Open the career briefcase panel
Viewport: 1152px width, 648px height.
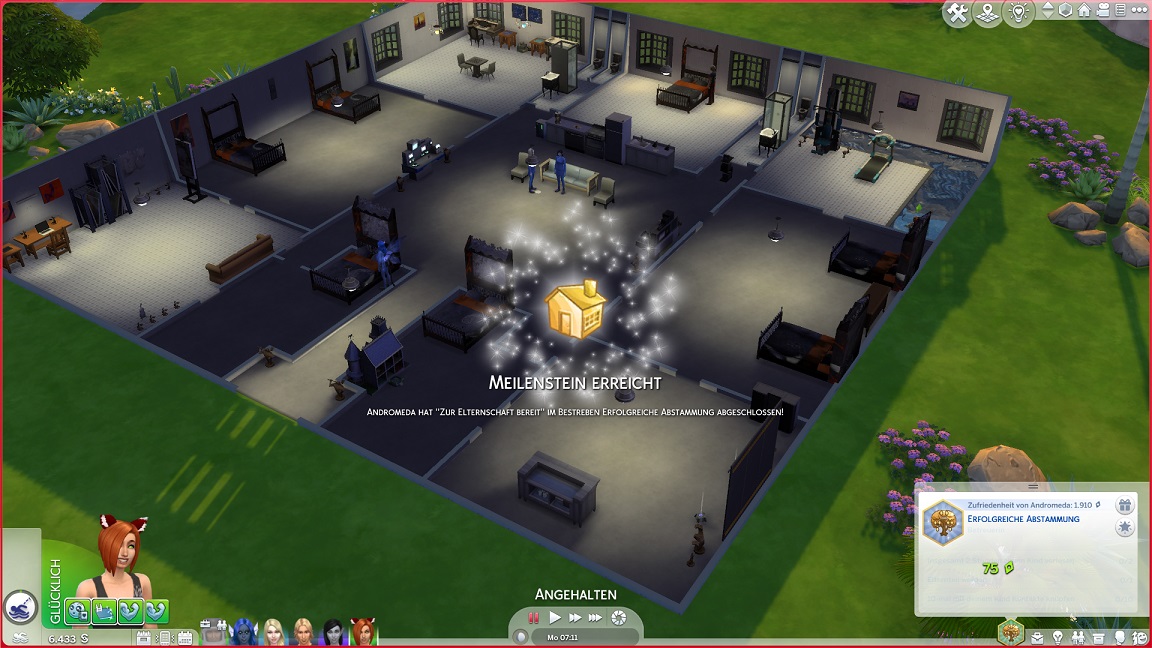tap(1038, 637)
